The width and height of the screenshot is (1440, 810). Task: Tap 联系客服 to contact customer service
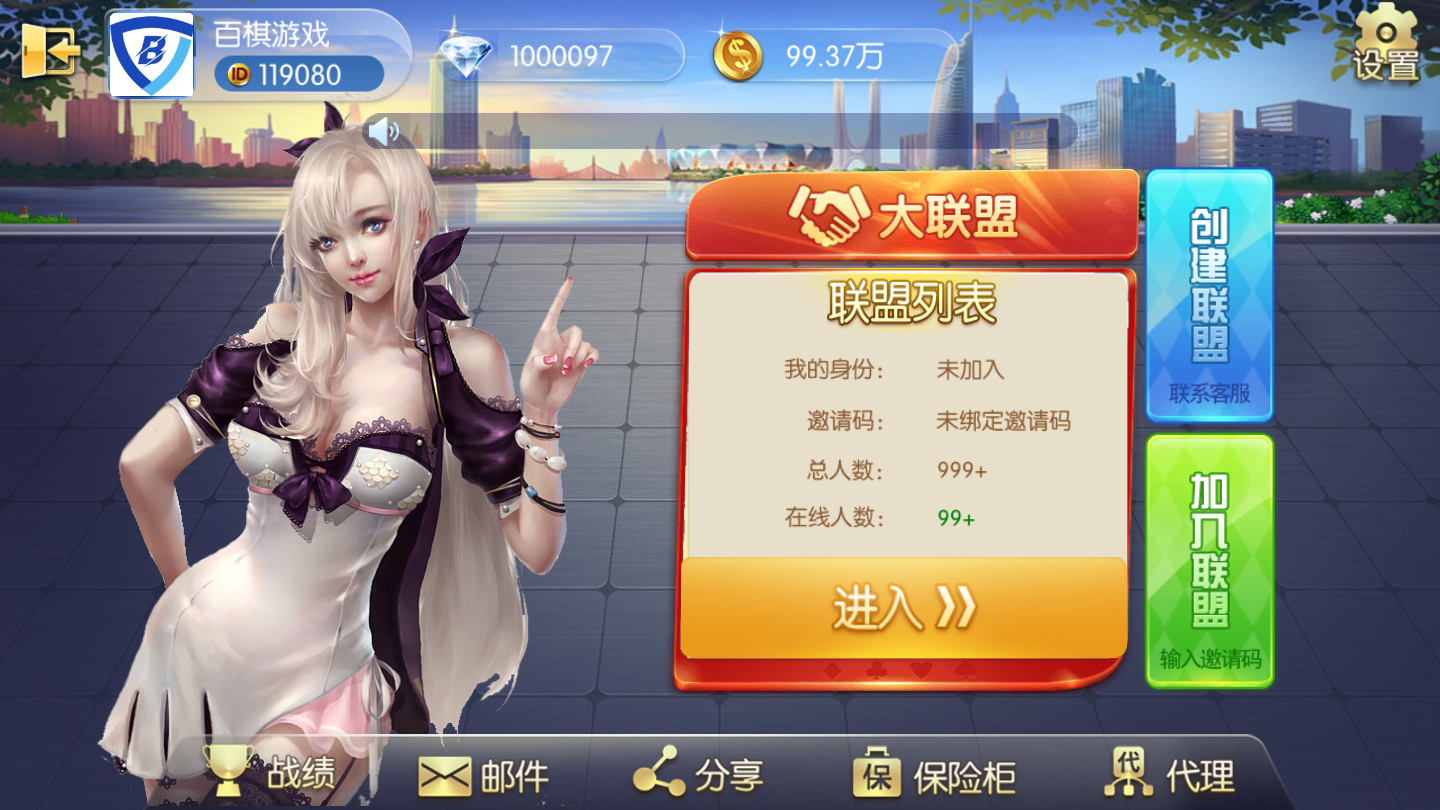click(1208, 393)
